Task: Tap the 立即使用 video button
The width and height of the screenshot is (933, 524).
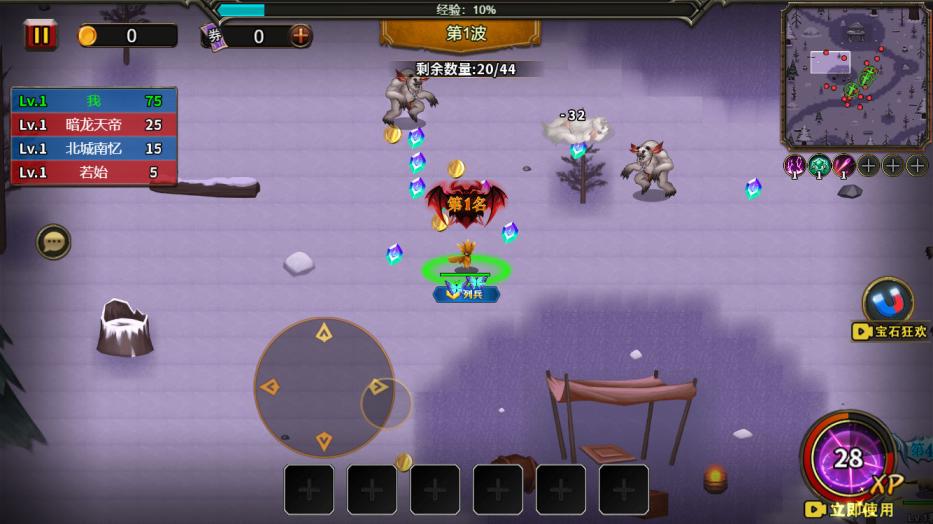Action: click(851, 510)
